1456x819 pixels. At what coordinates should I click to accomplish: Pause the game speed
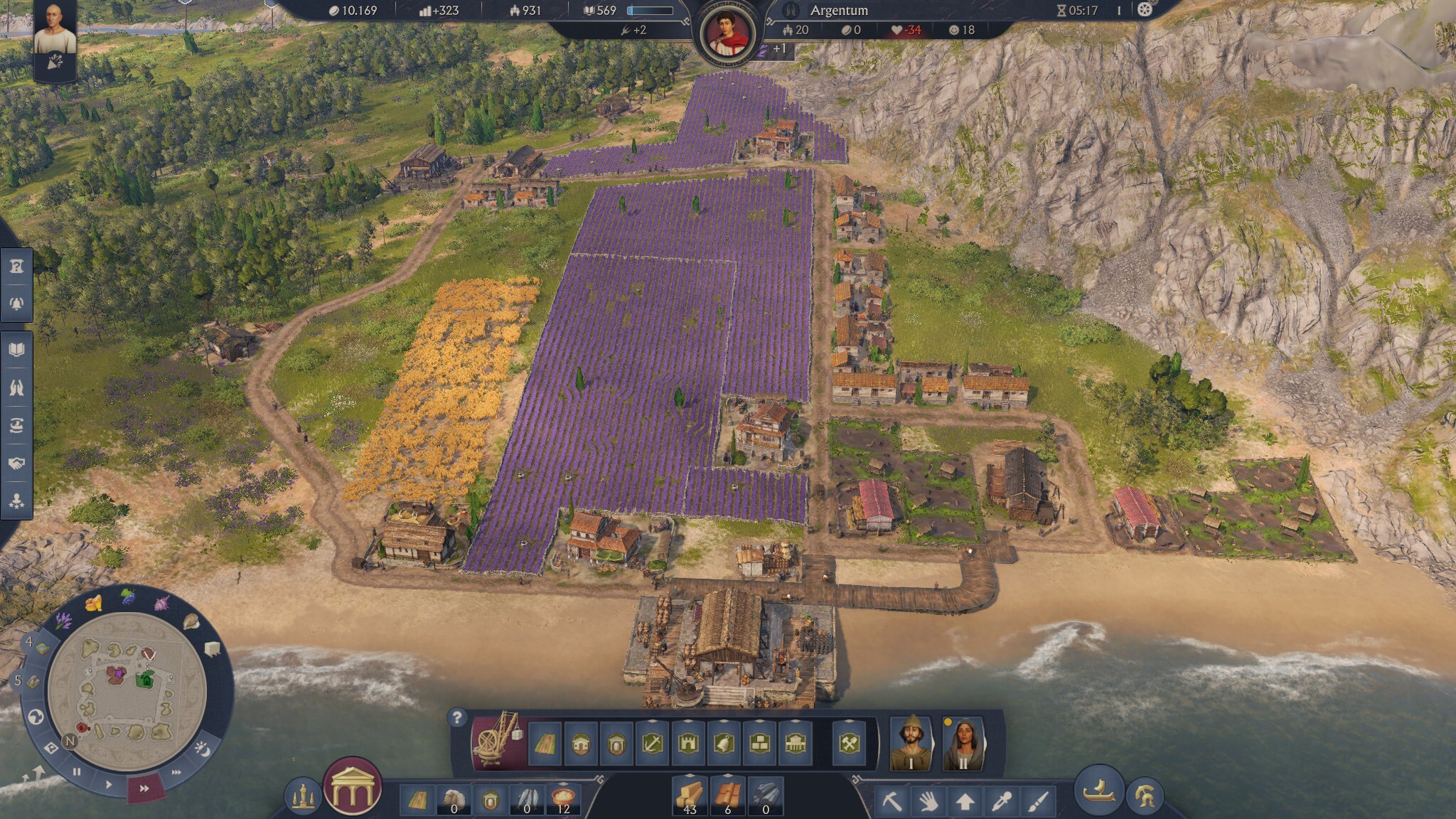pyautogui.click(x=77, y=771)
